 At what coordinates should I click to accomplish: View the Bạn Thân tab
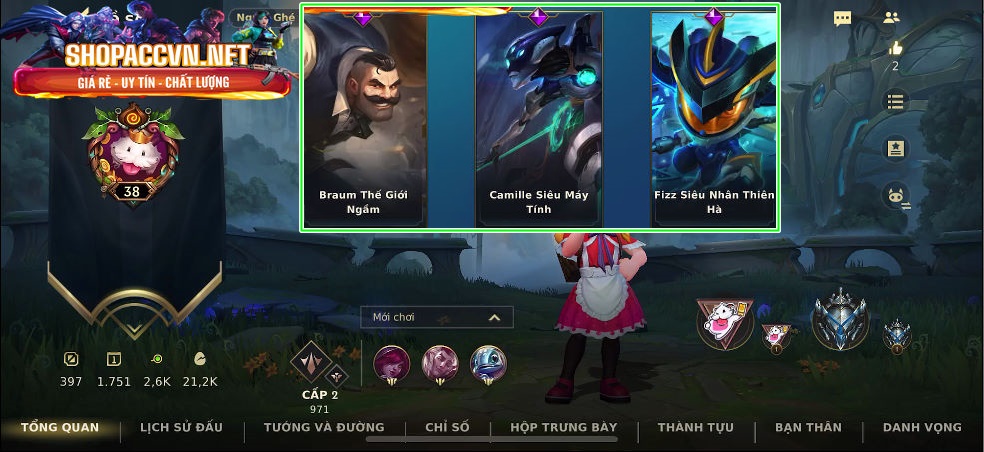pos(808,428)
